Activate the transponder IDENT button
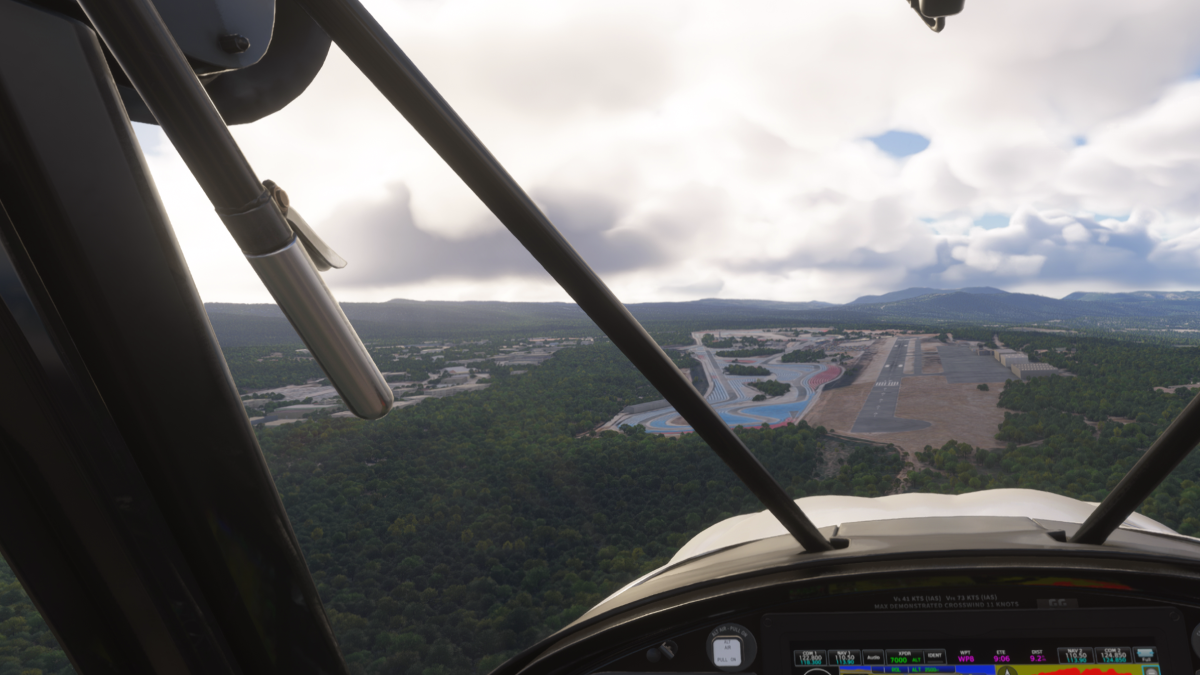The image size is (1200, 675). coord(935,657)
